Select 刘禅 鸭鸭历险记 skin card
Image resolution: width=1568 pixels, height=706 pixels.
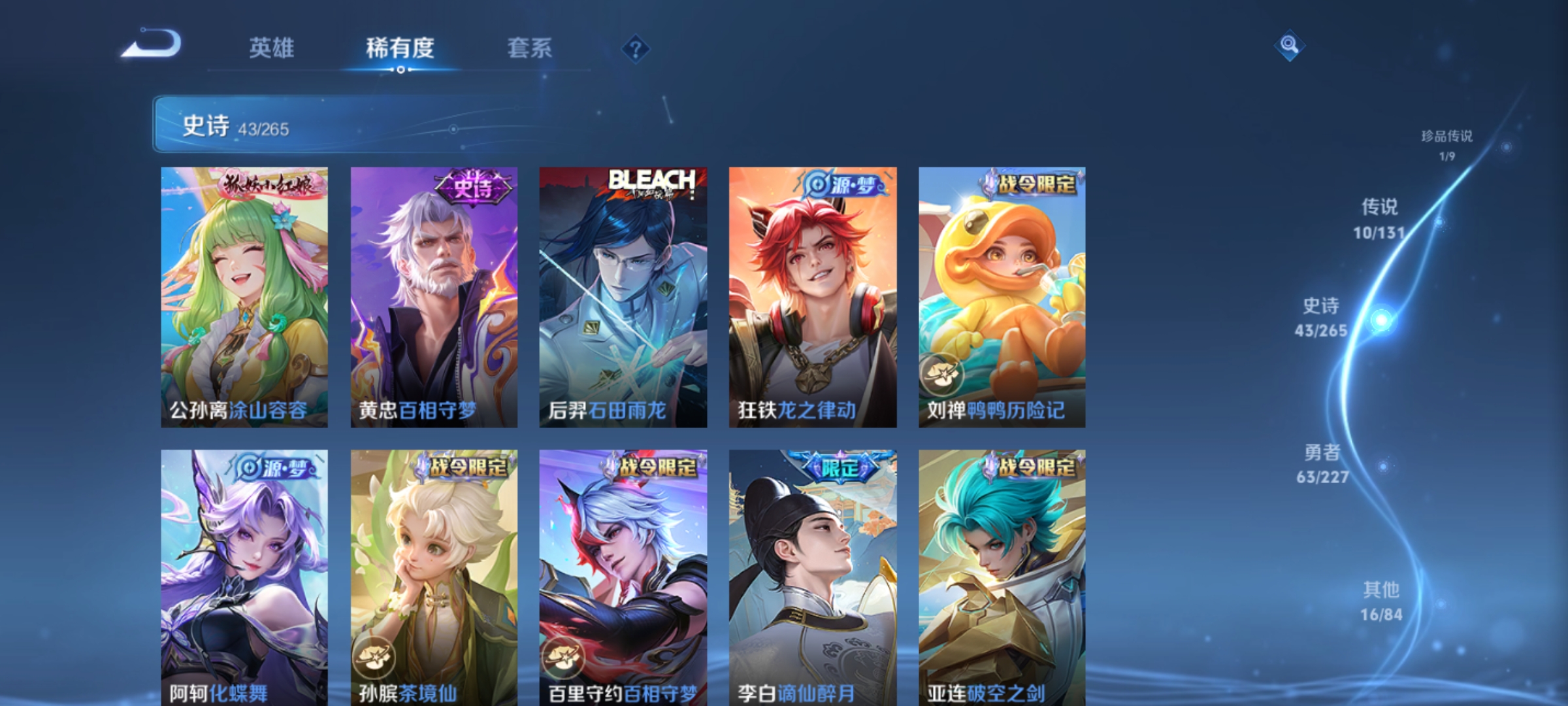[1002, 297]
